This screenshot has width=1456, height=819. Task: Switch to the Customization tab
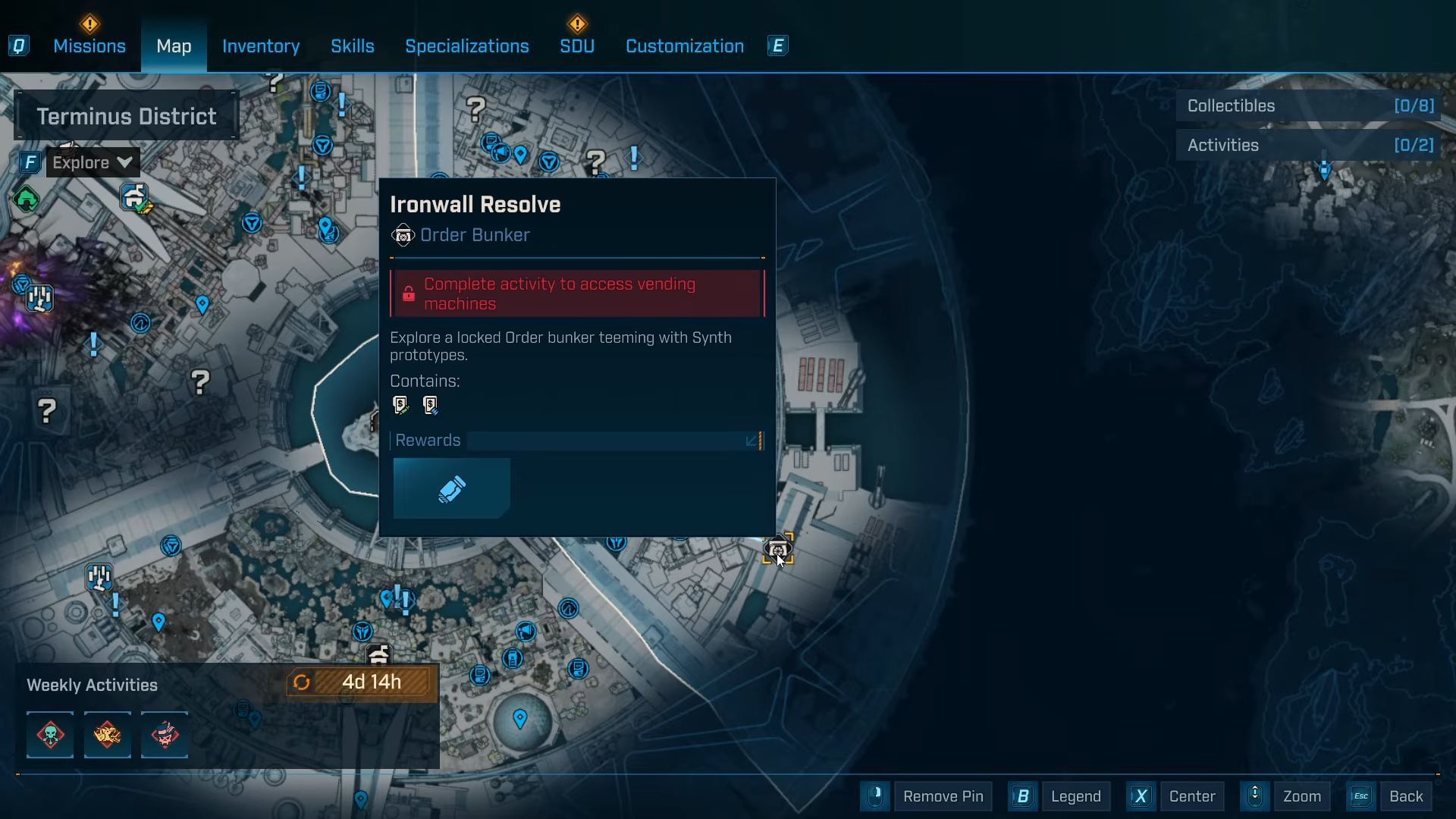[x=685, y=46]
